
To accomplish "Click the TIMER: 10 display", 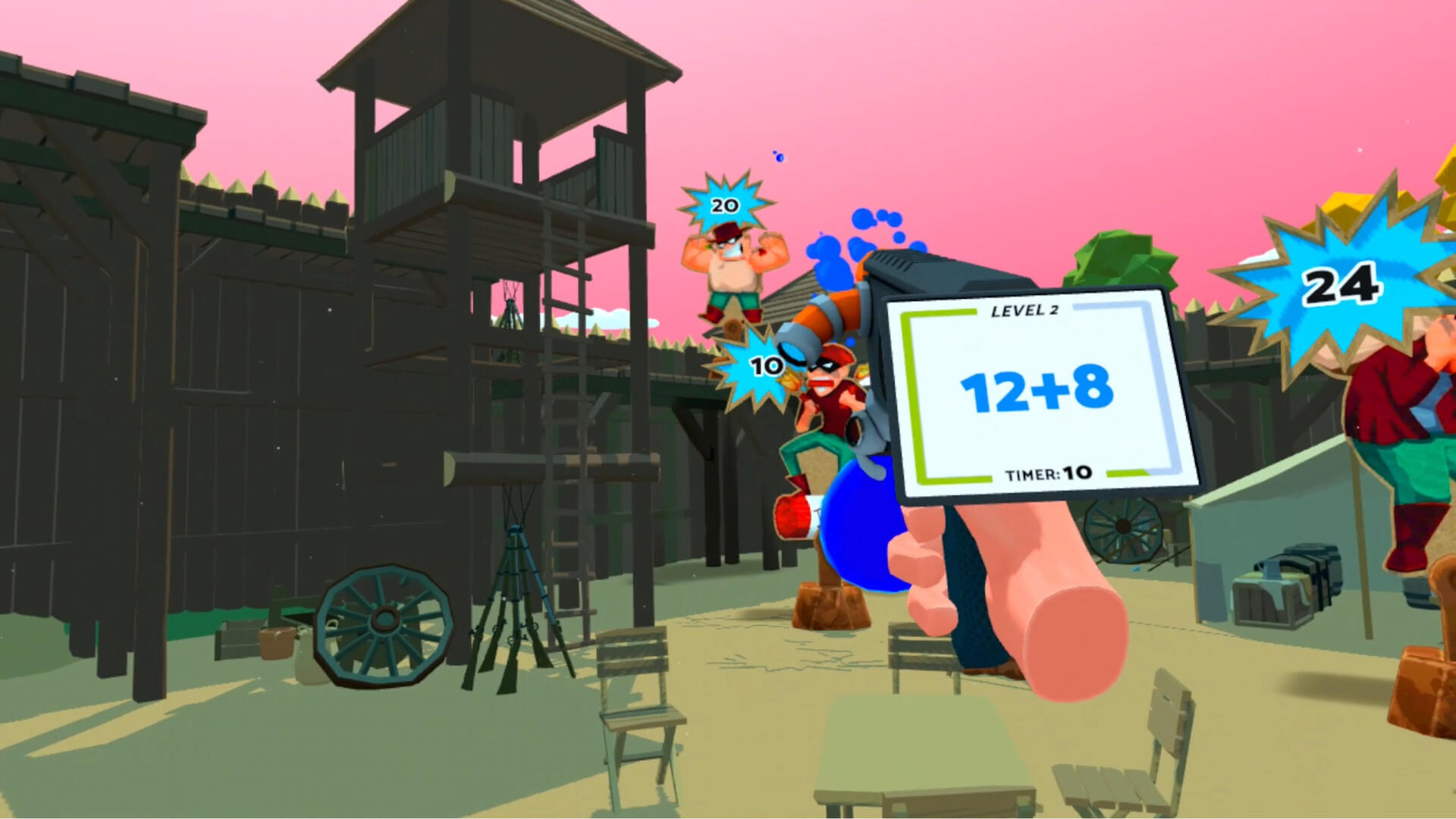I will [1050, 472].
